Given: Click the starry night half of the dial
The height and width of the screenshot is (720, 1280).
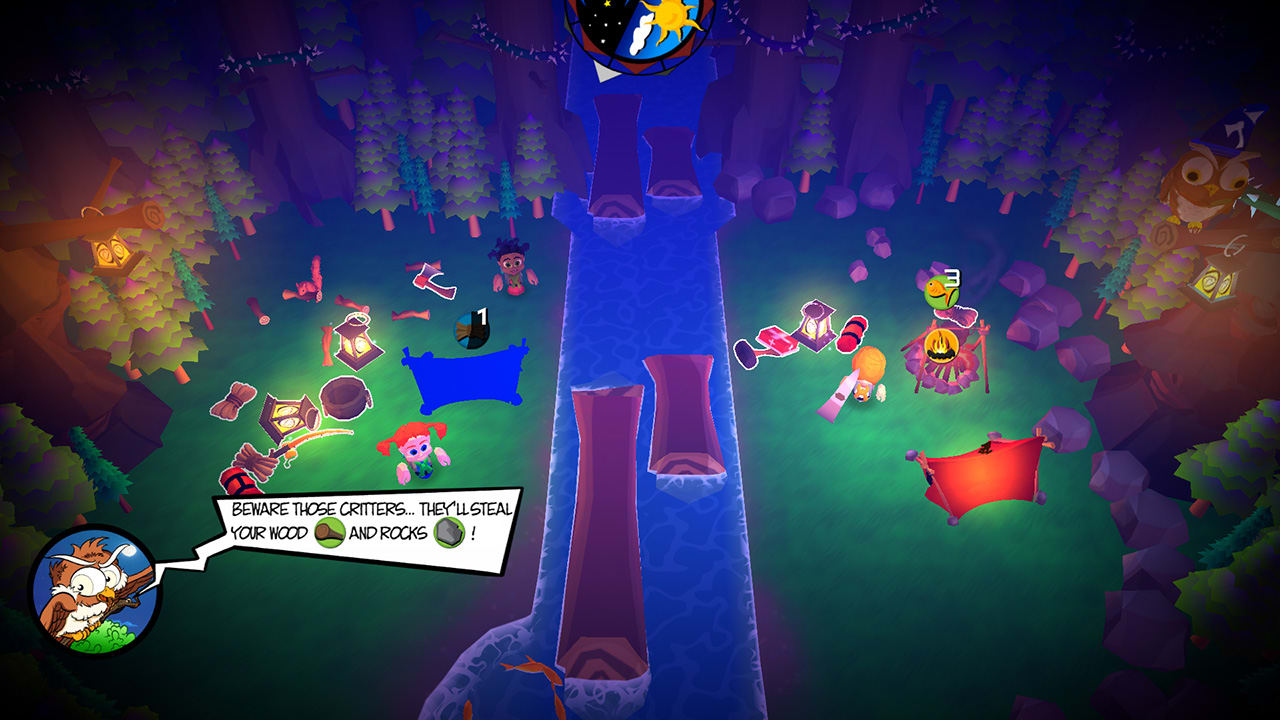Looking at the screenshot, I should tap(602, 20).
